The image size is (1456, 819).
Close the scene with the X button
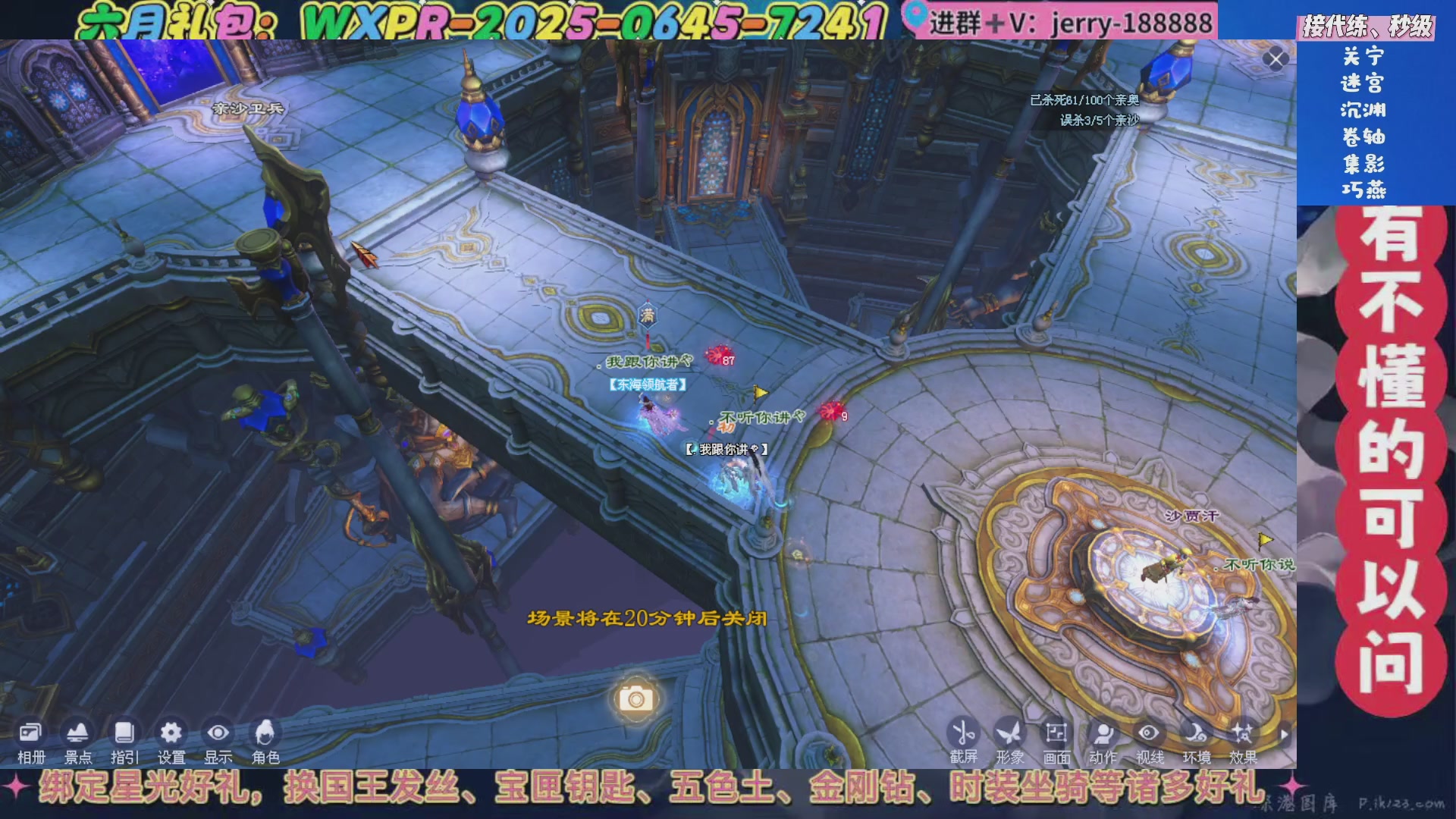pos(1275,58)
